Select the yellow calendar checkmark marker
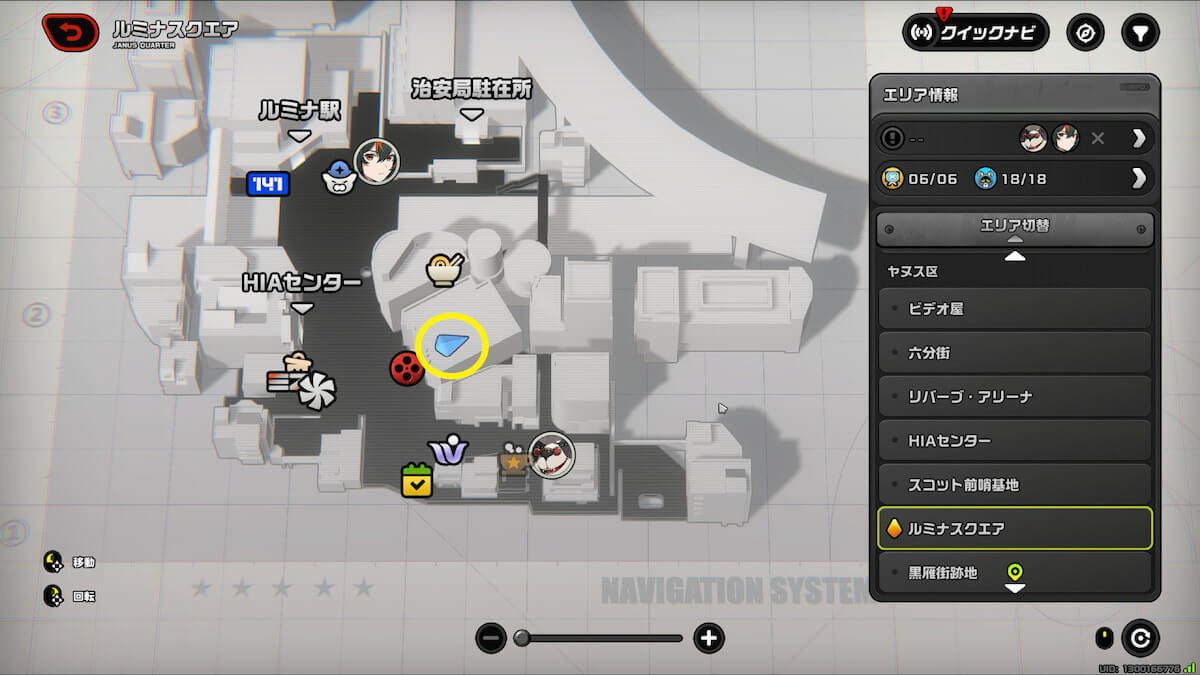This screenshot has height=675, width=1200. tap(416, 480)
